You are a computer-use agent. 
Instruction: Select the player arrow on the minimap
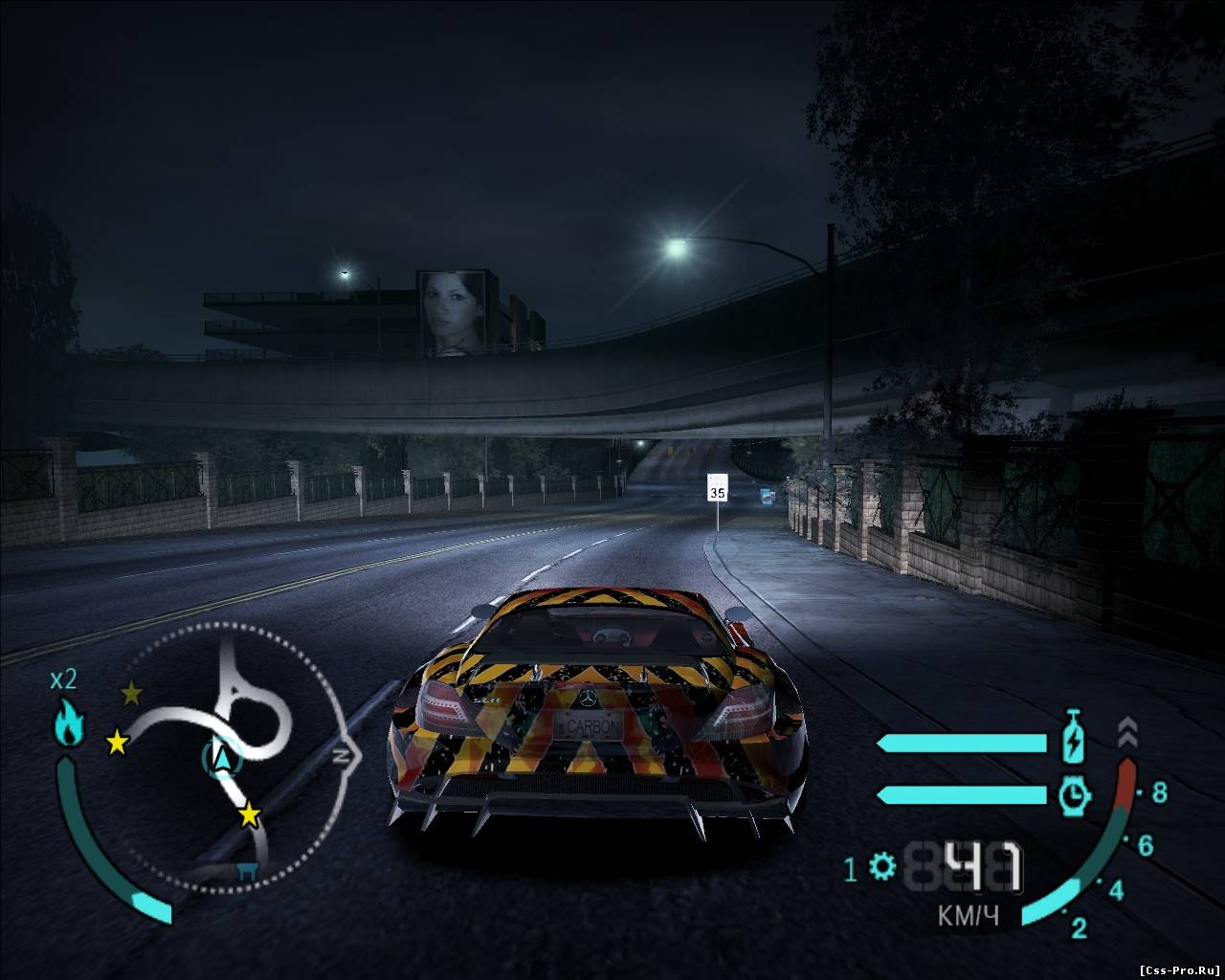click(223, 758)
